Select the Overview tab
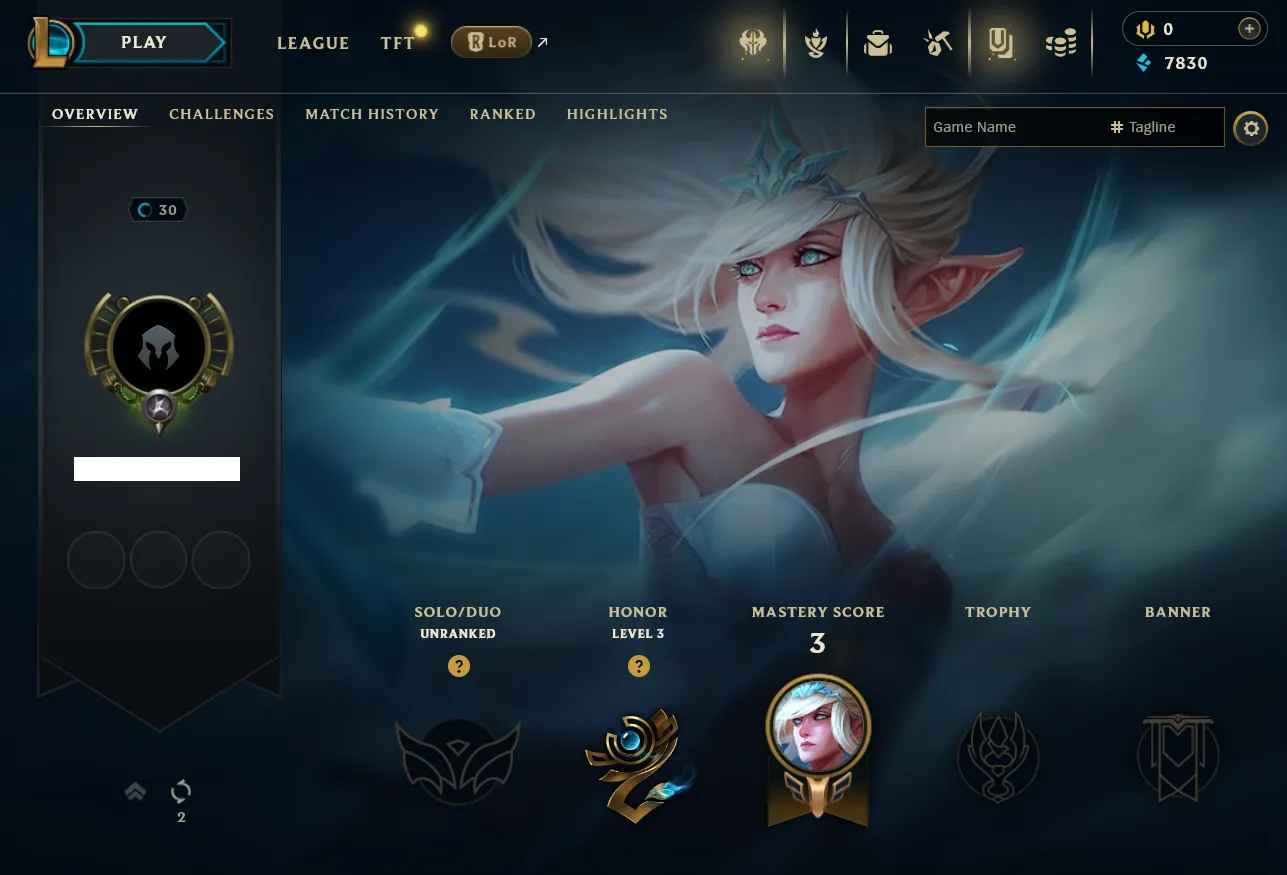This screenshot has width=1287, height=875. (95, 114)
